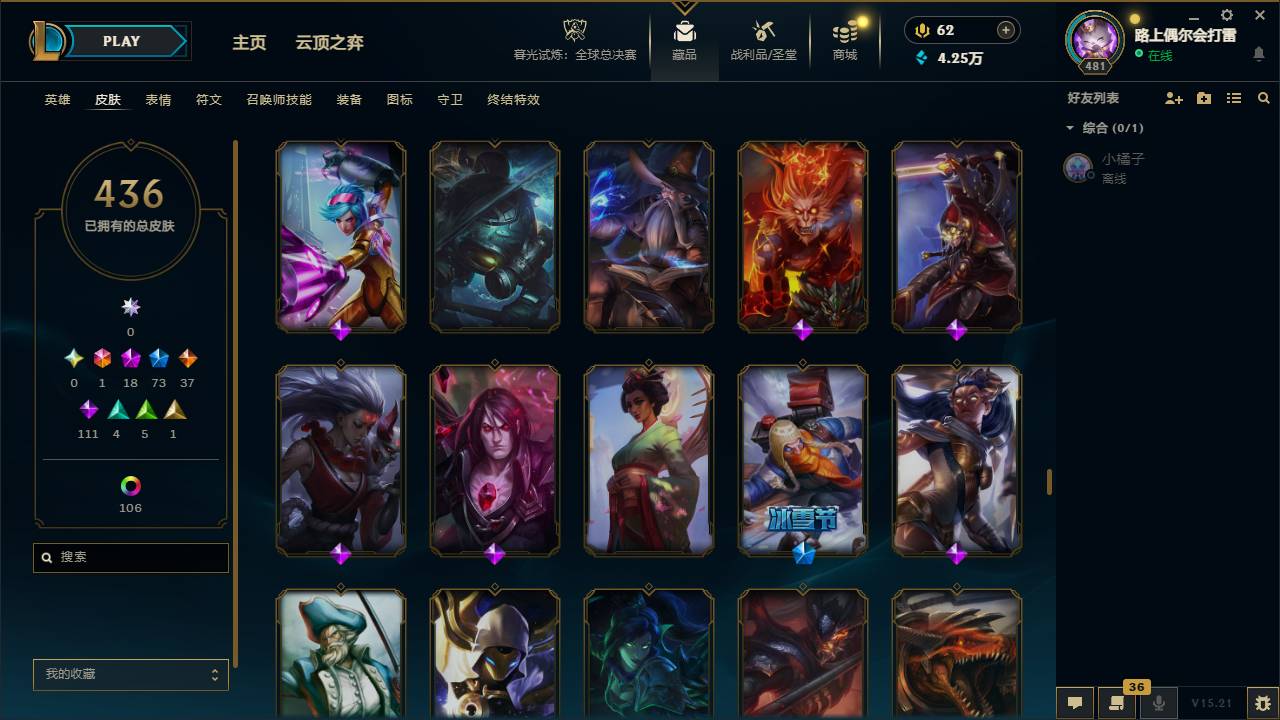The image size is (1280, 720).
Task: Open the 云顶之弈 menu item
Action: 332,43
